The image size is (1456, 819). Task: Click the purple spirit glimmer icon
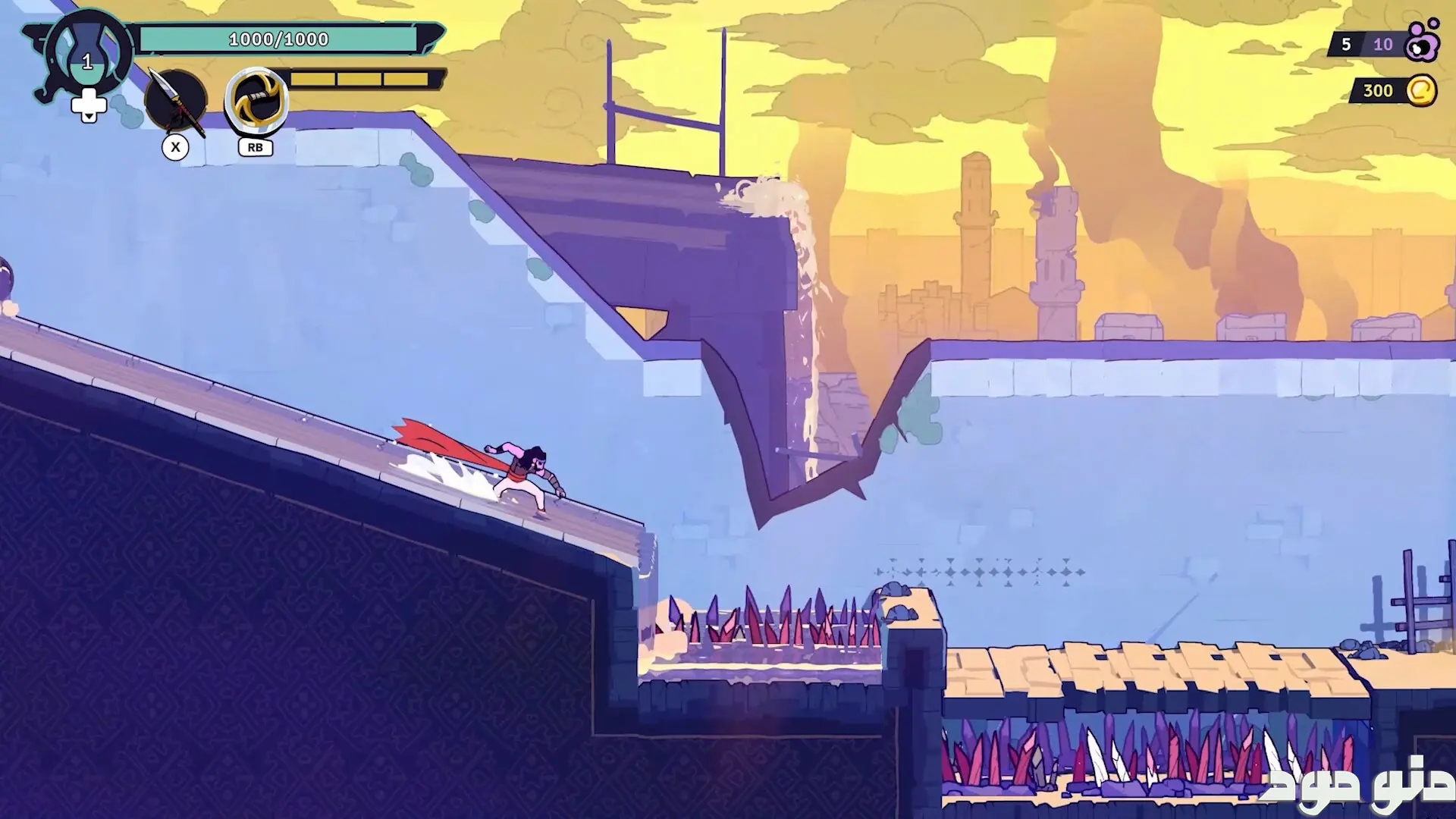pyautogui.click(x=1421, y=42)
